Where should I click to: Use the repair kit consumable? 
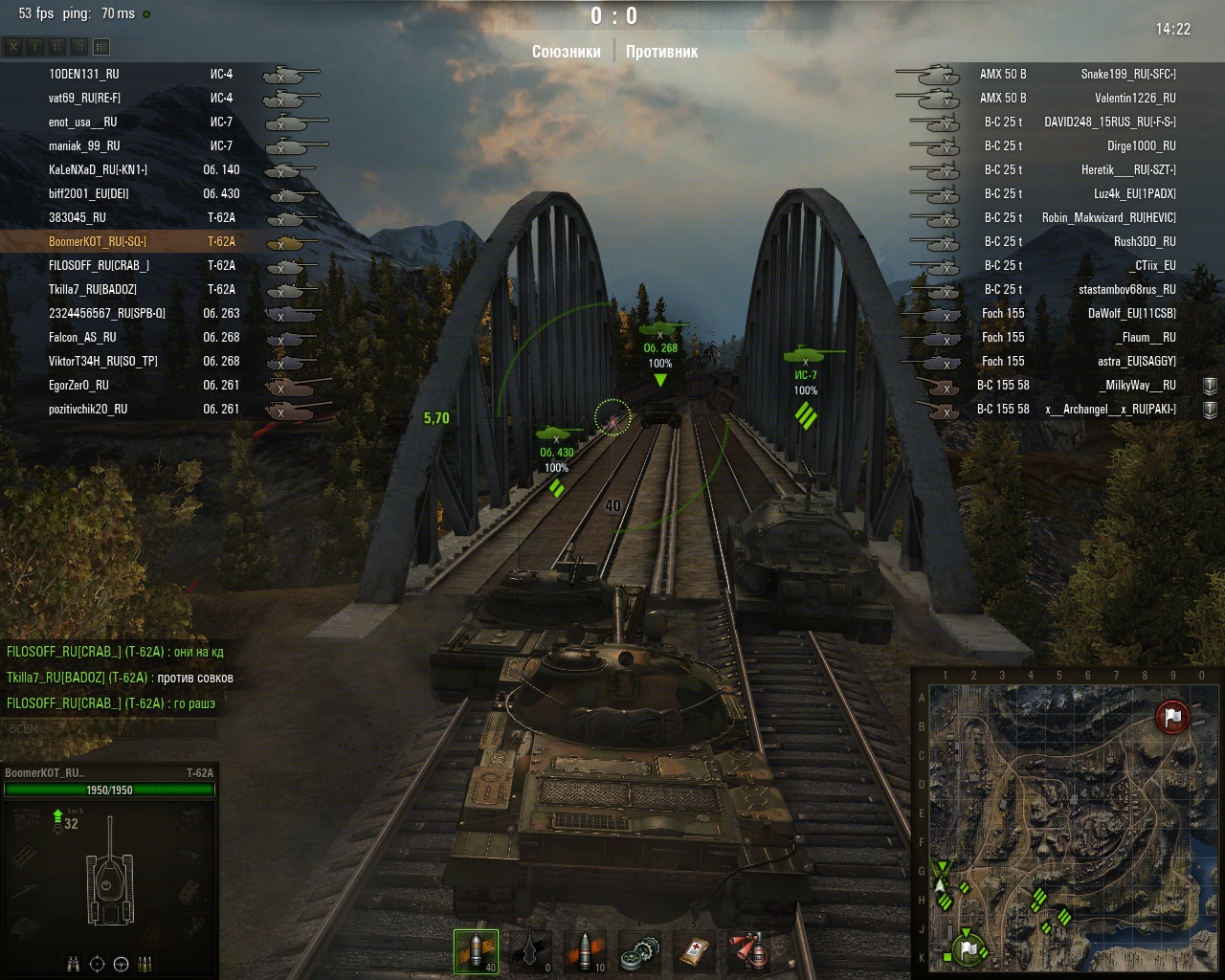pos(640,950)
